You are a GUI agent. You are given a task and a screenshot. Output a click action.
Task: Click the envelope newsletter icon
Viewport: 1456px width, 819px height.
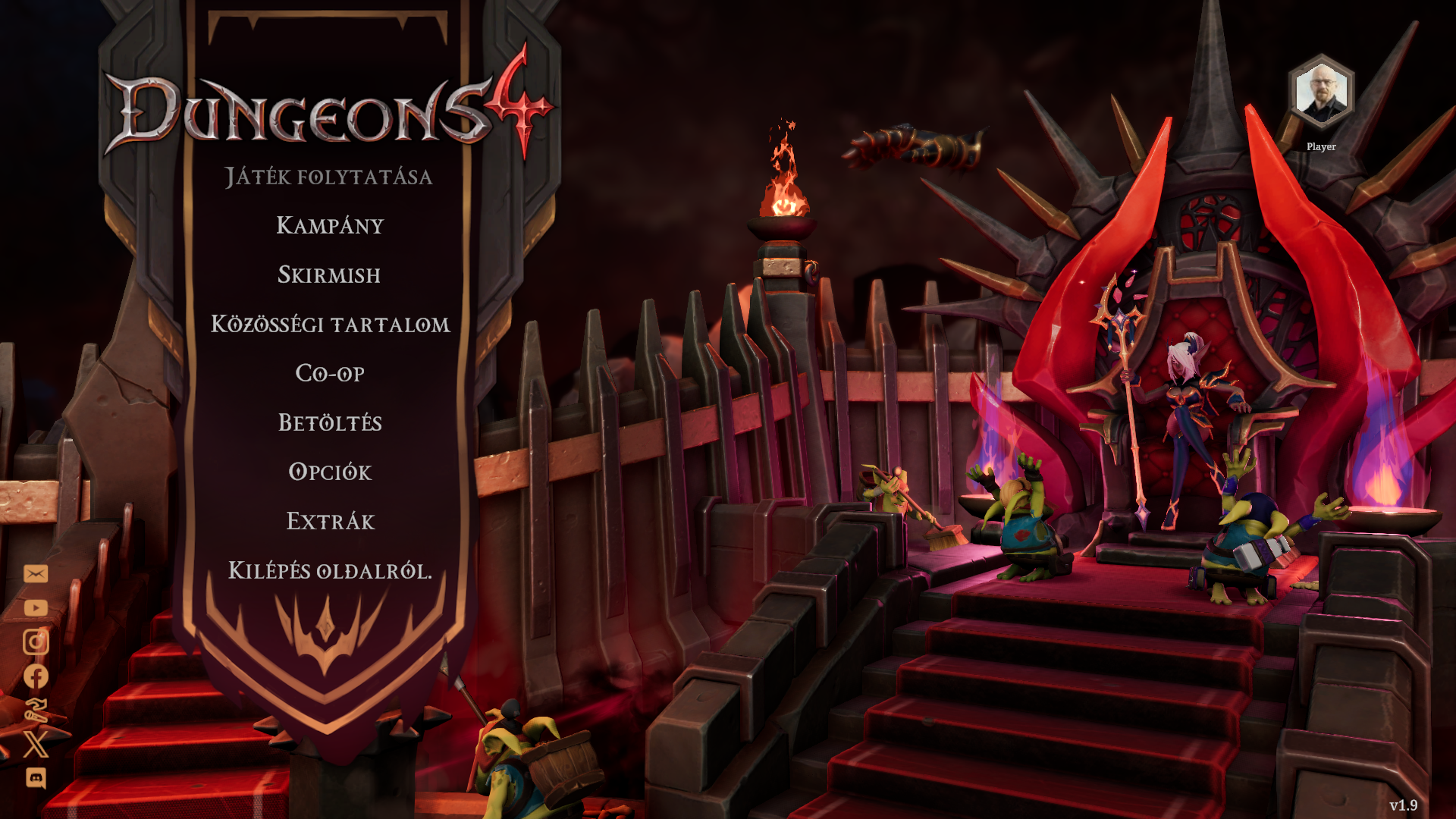click(36, 573)
